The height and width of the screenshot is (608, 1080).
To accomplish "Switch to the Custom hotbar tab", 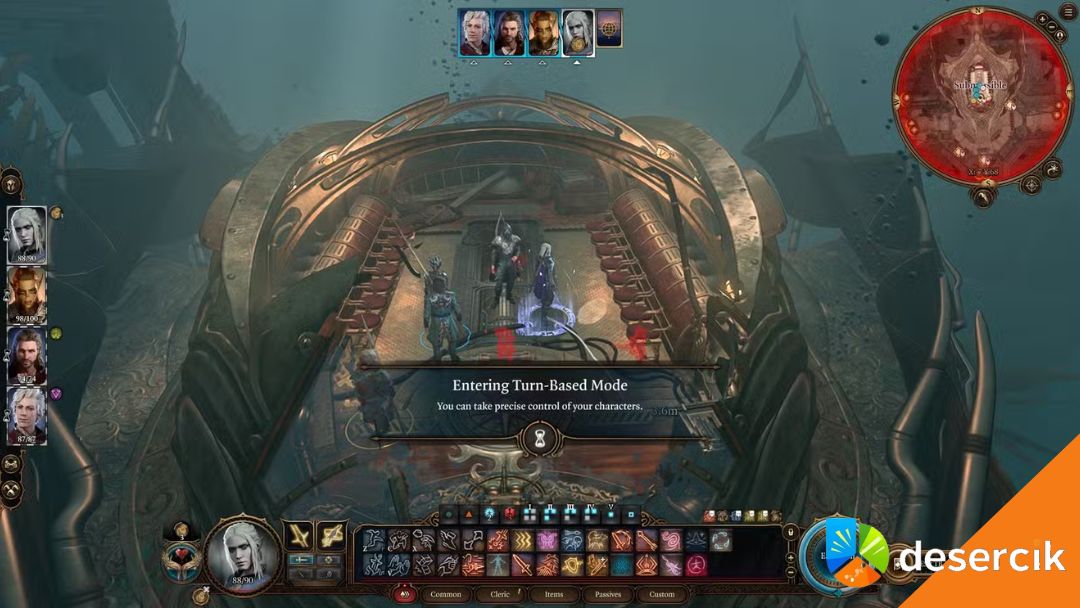I will (x=662, y=594).
